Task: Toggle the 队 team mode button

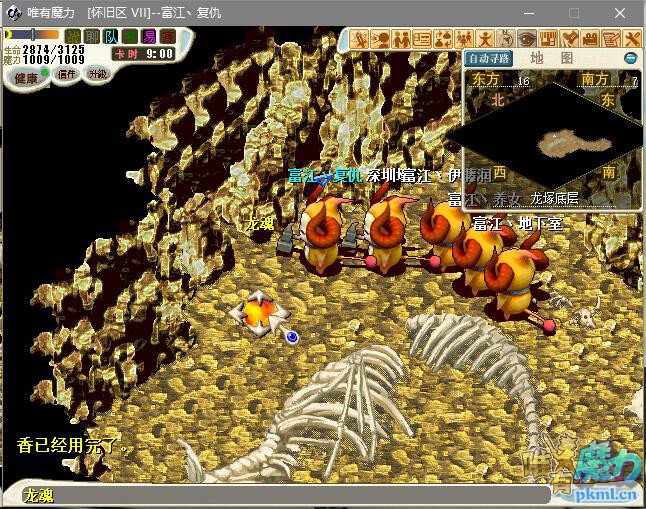Action: [x=111, y=37]
